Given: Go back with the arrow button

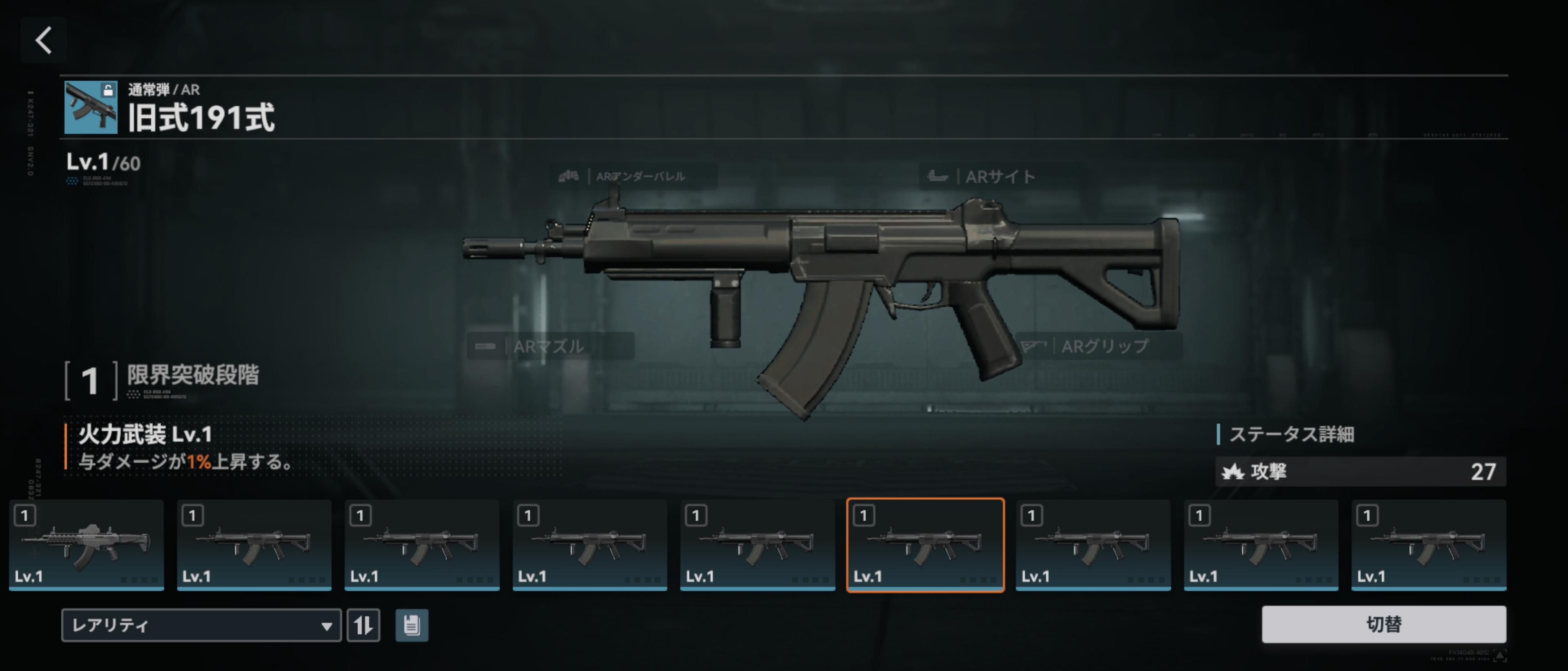Looking at the screenshot, I should [43, 41].
